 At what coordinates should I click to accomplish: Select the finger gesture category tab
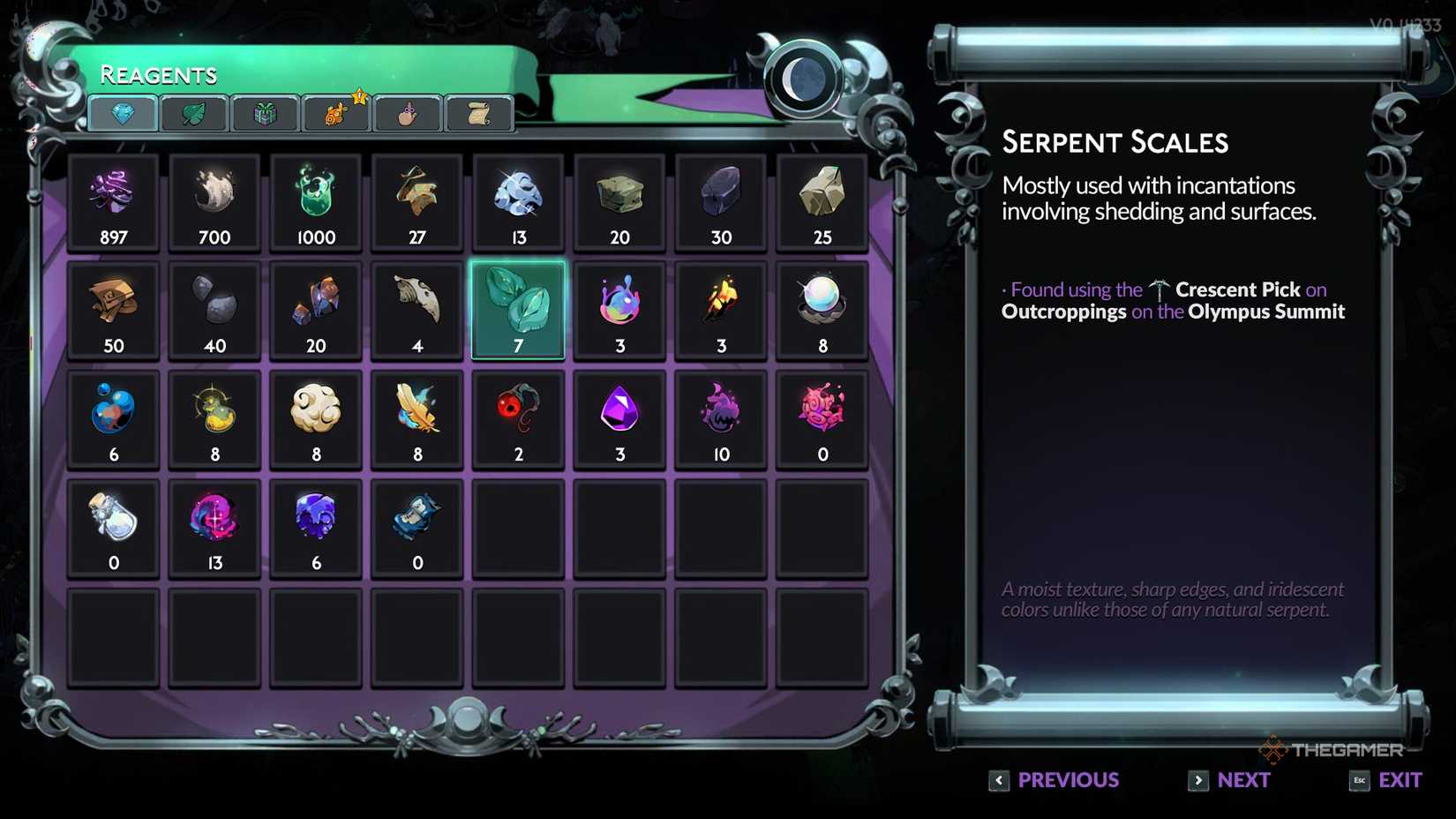tap(408, 113)
